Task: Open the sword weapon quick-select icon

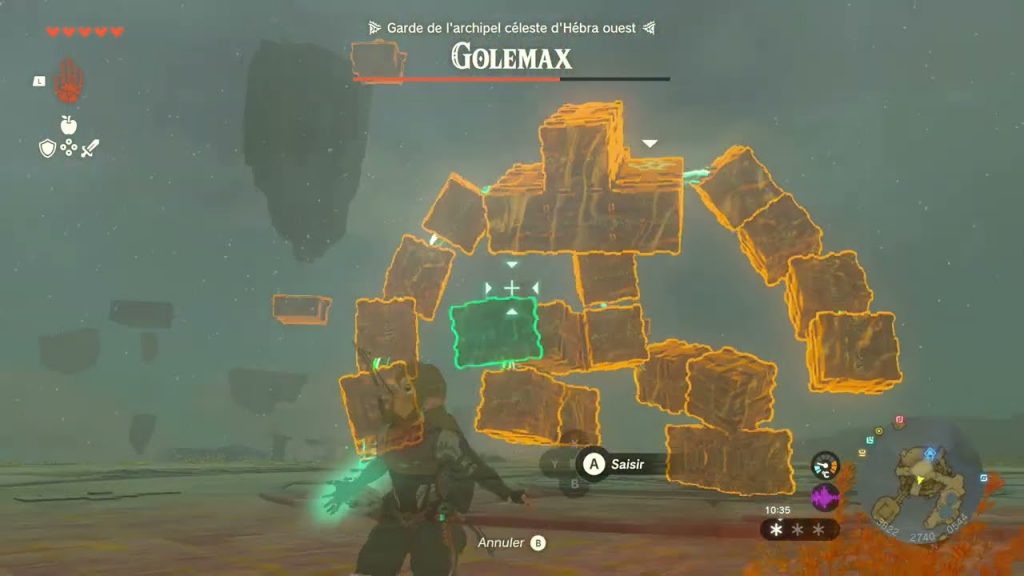Action: click(x=90, y=148)
